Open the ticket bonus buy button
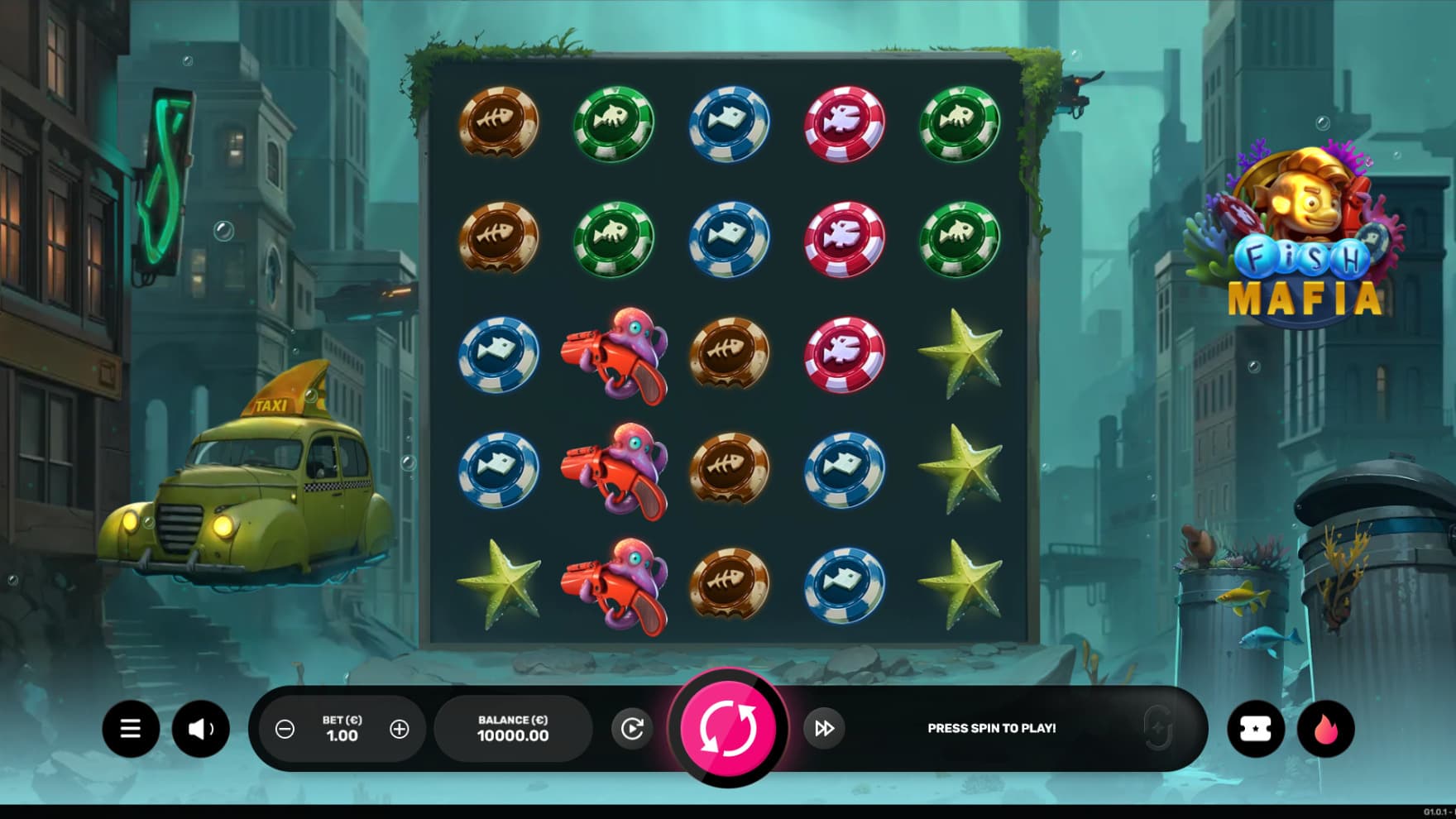Viewport: 1456px width, 819px height. tap(1255, 729)
